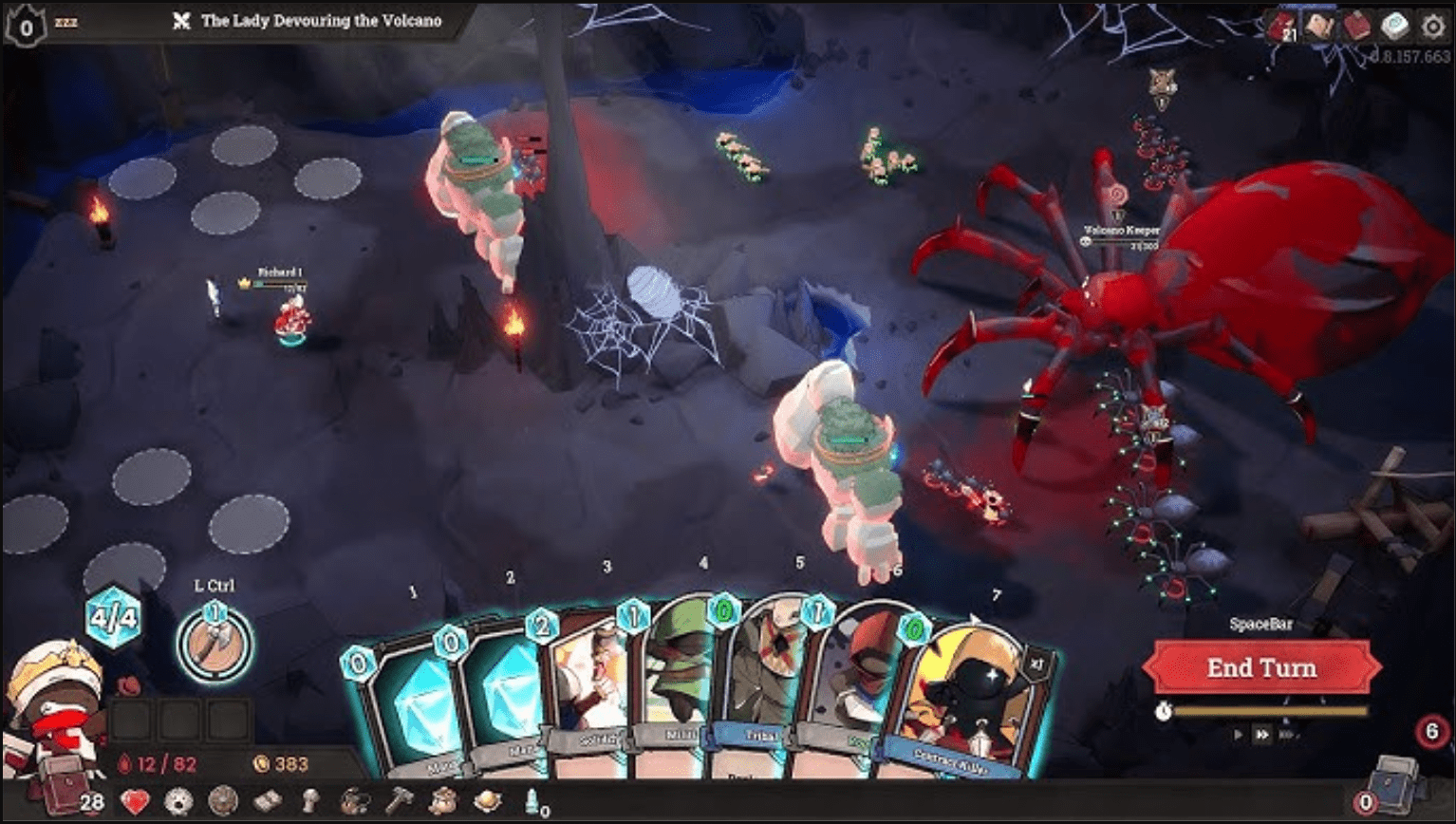Enable fast-forward game speed
The width and height of the screenshot is (1456, 824).
pos(1262,734)
